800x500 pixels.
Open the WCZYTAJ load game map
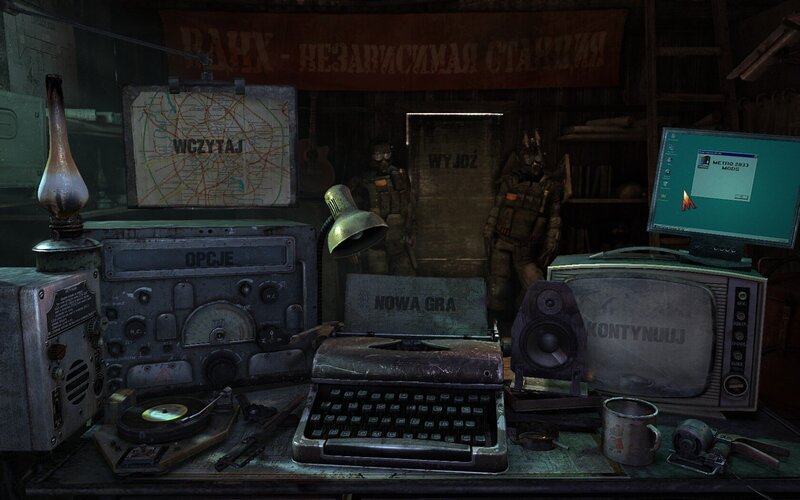tap(208, 145)
